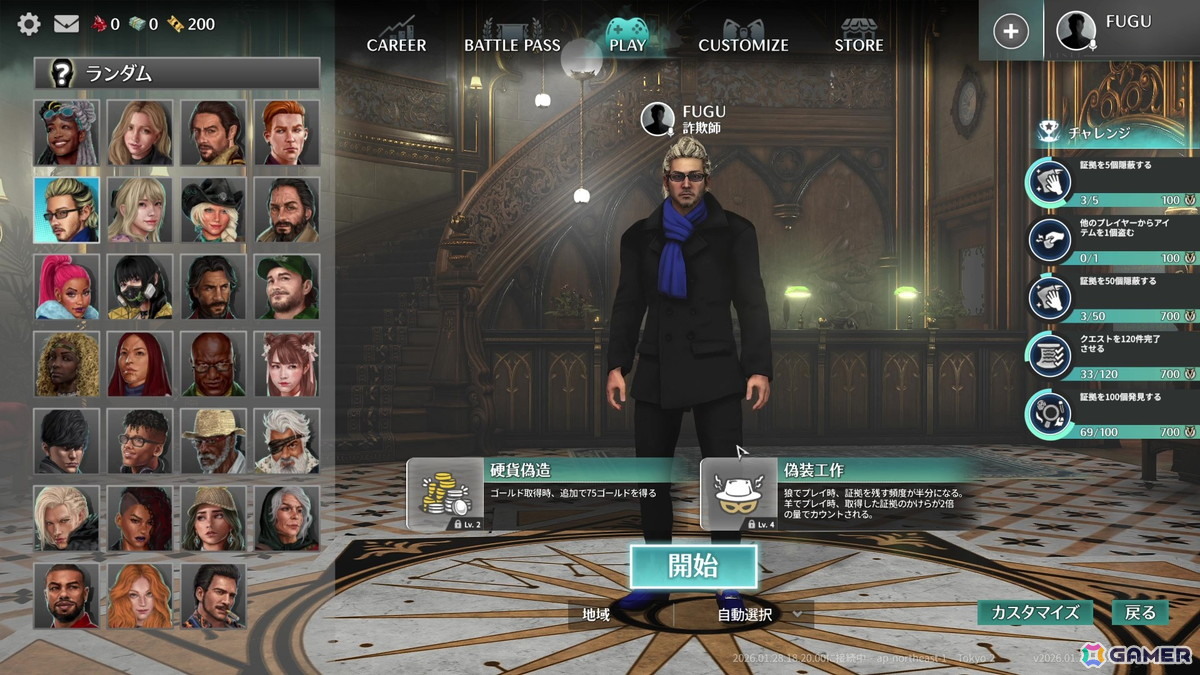
Task: Open the settings gear icon
Action: point(29,24)
